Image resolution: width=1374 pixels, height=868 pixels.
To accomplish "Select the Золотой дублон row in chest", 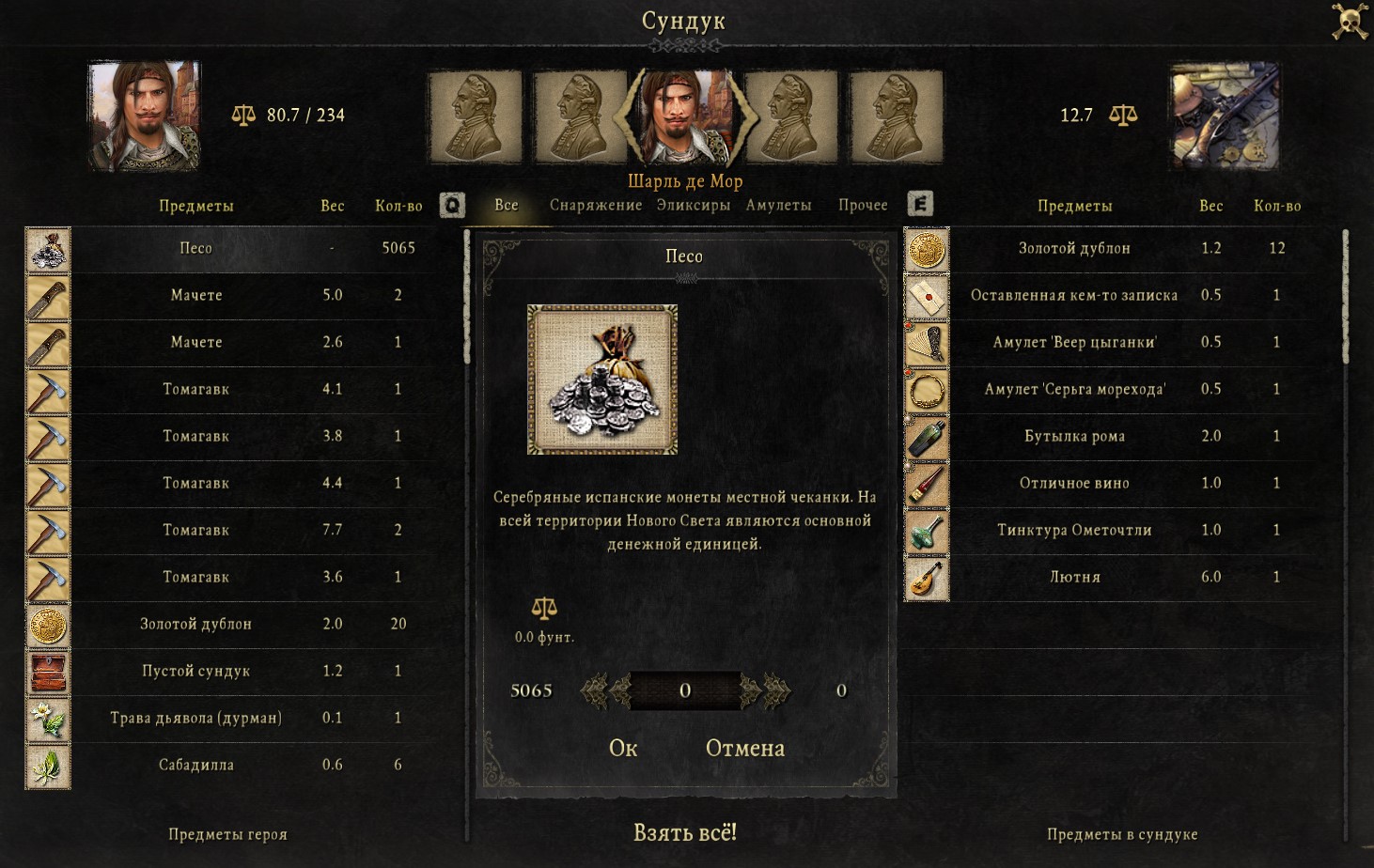I will (1074, 248).
